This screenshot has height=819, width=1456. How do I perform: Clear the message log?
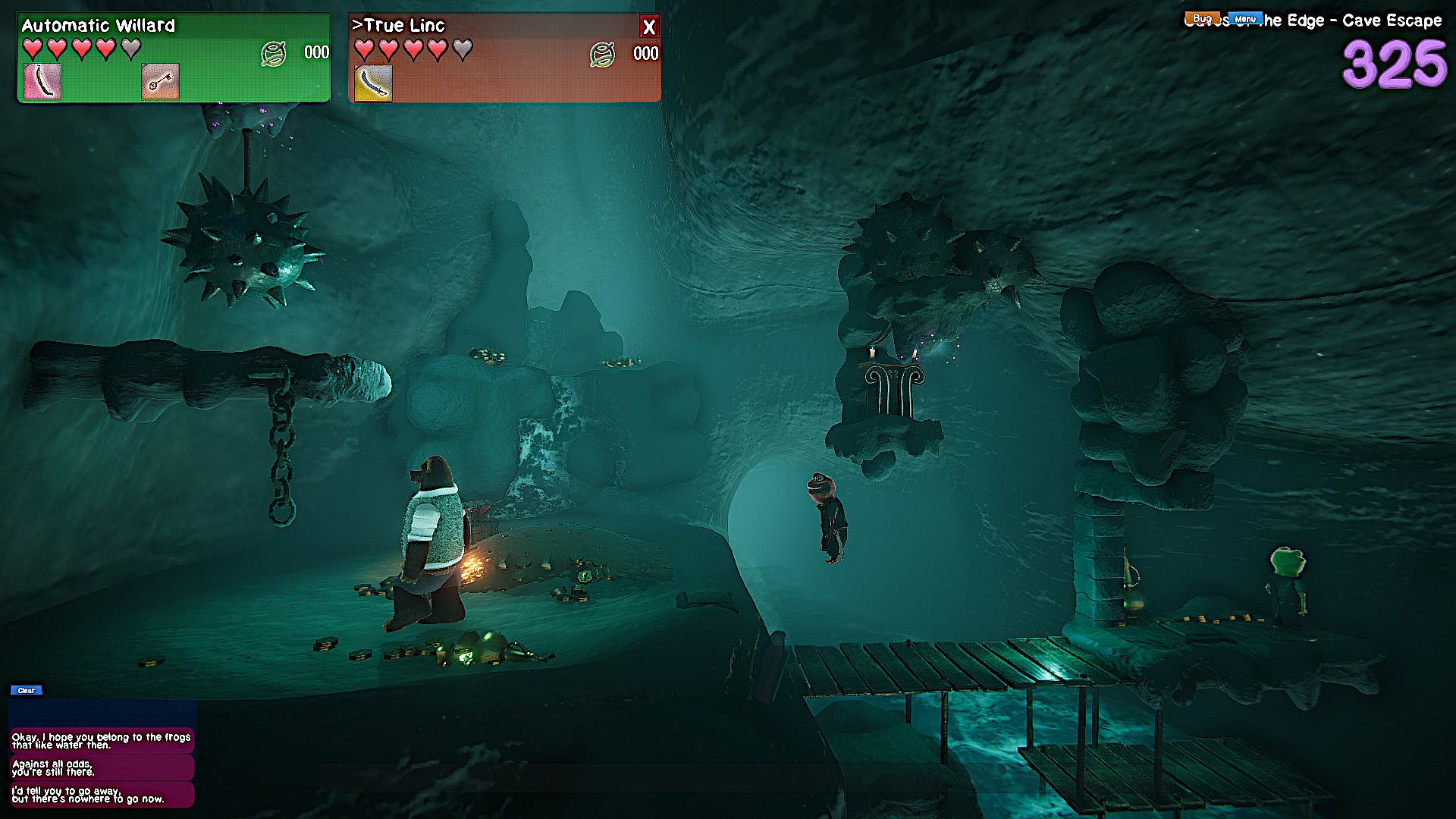tap(27, 690)
